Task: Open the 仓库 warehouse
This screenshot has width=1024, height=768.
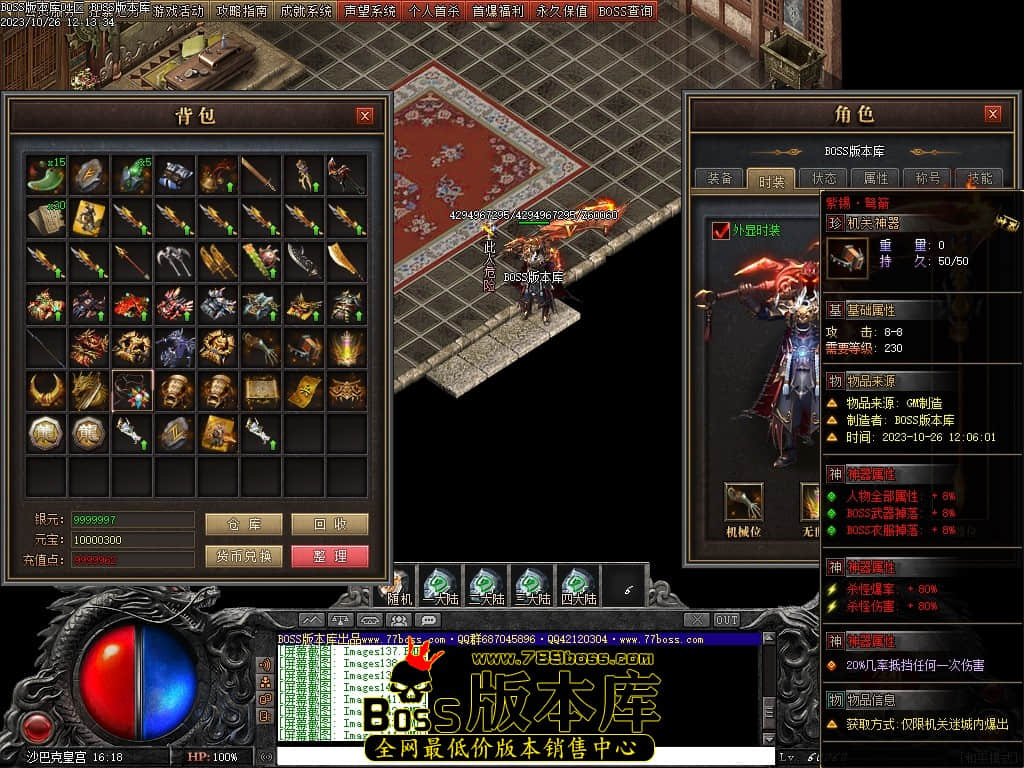Action: (244, 525)
